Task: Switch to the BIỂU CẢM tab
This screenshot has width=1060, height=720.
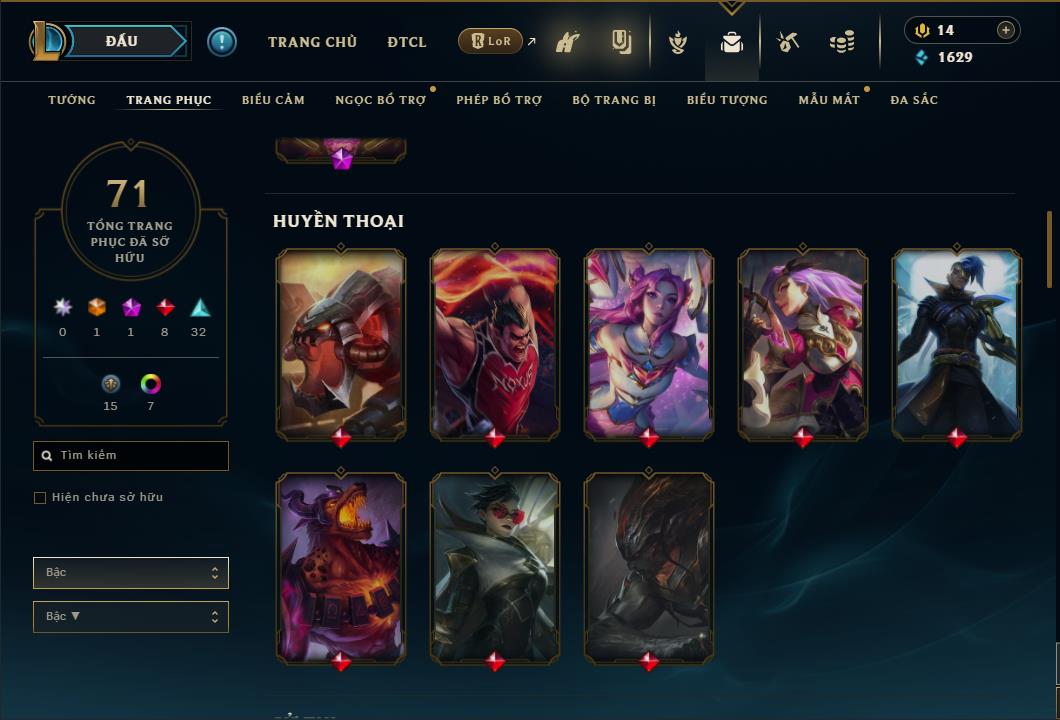Action: 273,100
